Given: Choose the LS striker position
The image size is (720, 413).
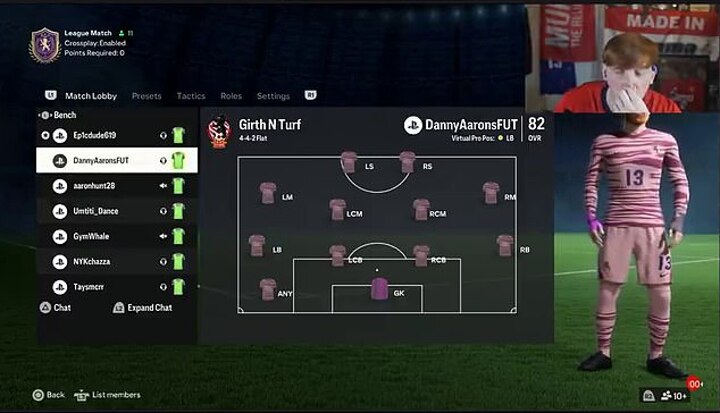Looking at the screenshot, I should (x=348, y=162).
